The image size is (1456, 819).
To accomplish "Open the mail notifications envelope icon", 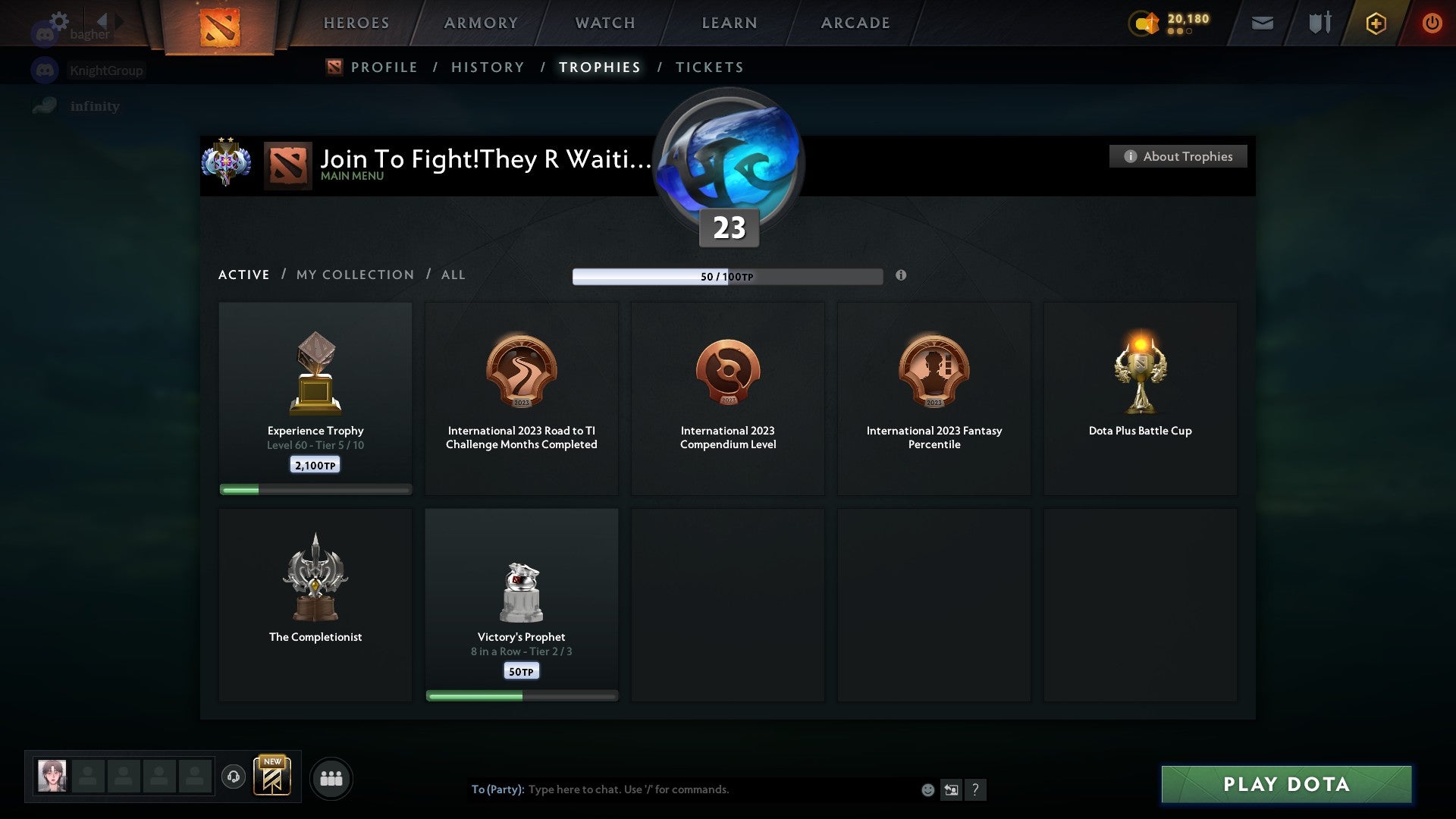I will coord(1261,23).
